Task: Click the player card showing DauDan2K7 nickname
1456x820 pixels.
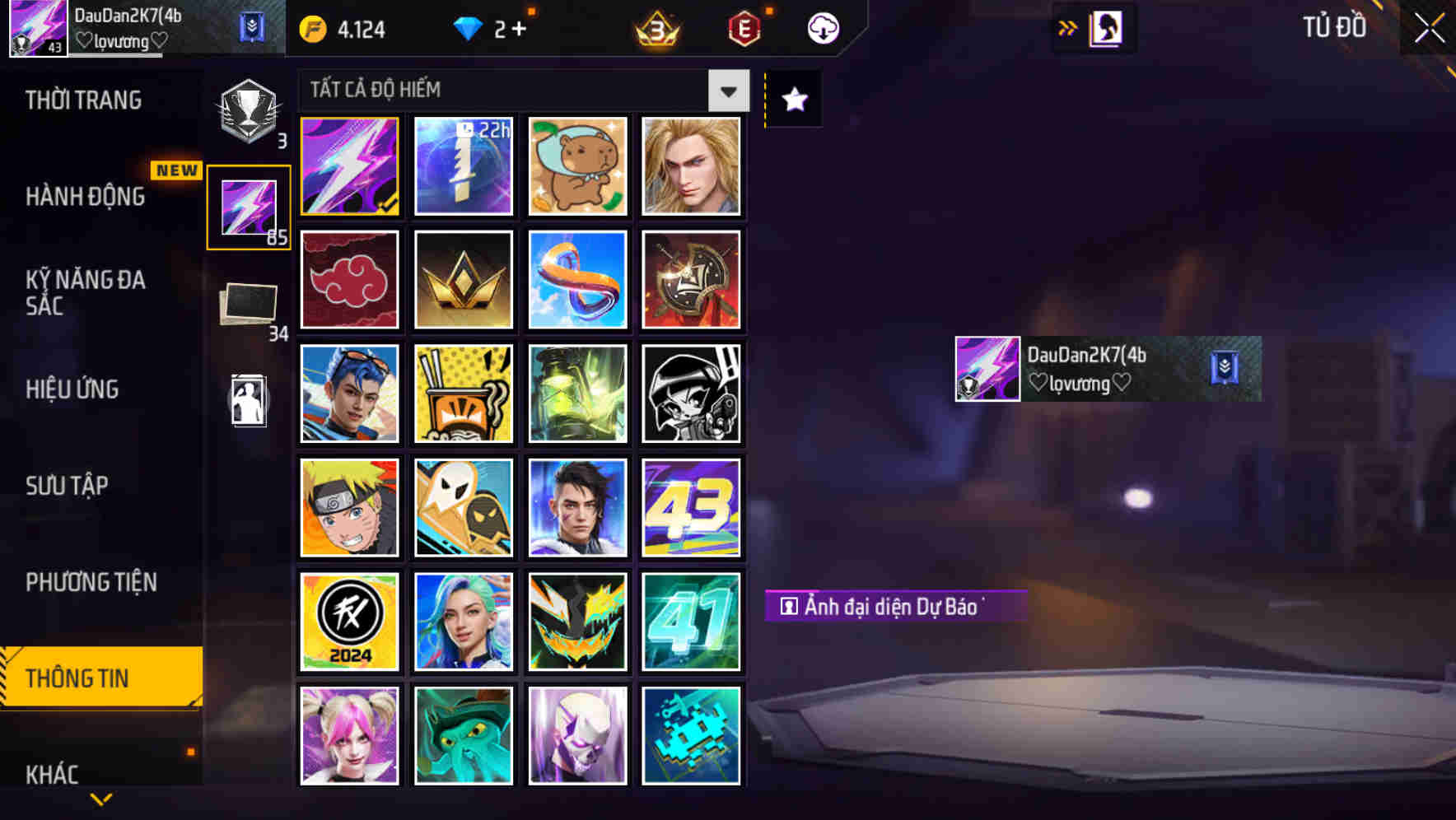Action: point(1104,368)
